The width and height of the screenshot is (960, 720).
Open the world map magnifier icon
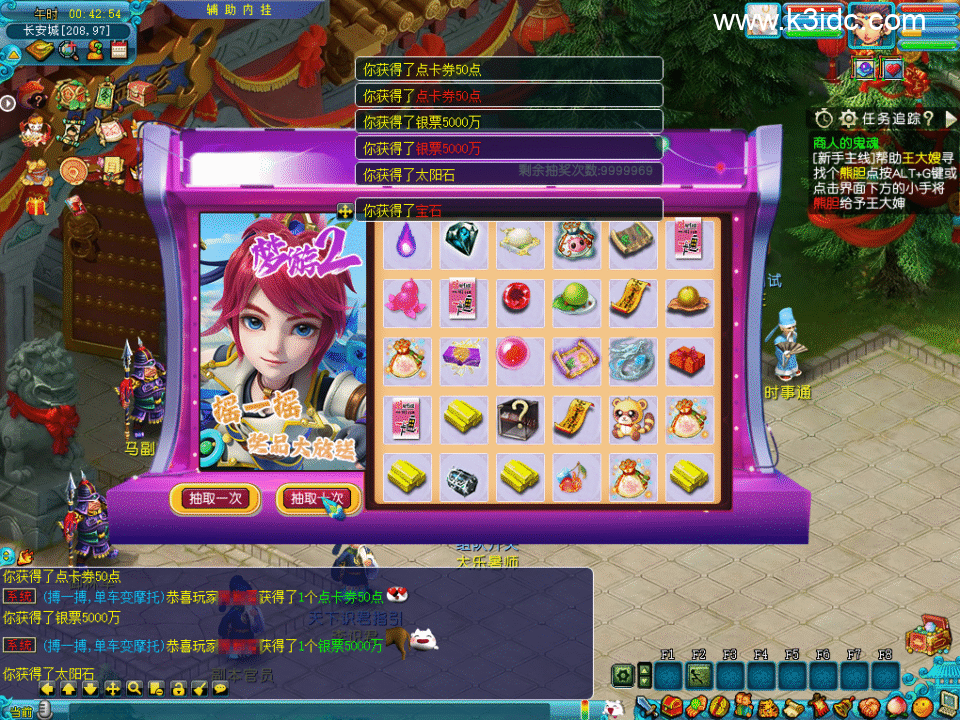69,51
